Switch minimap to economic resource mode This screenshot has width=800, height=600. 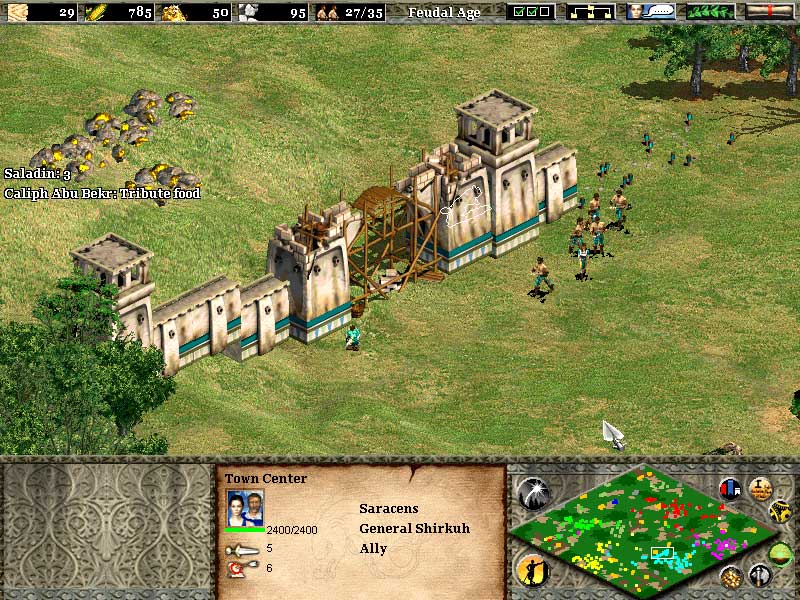731,577
